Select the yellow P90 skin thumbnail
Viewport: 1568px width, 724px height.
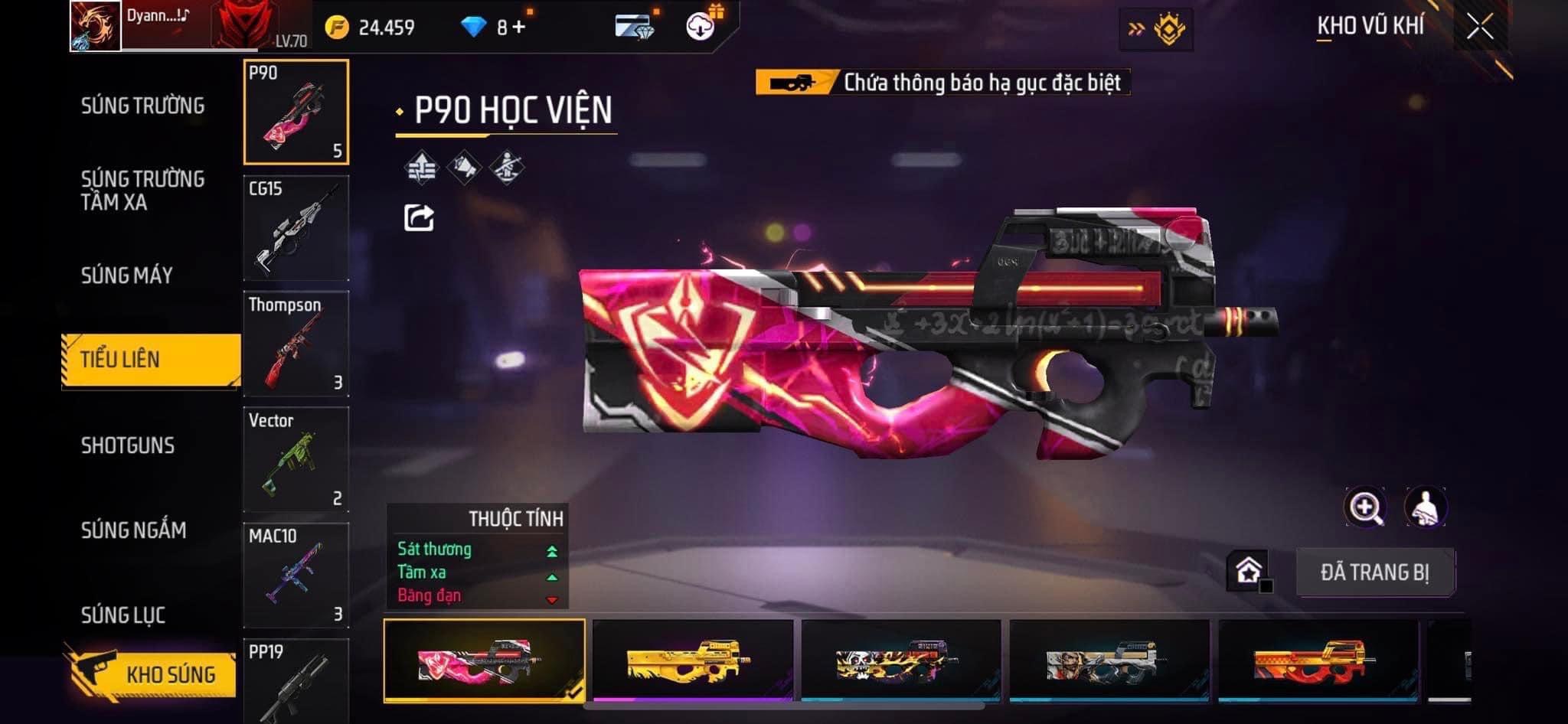click(692, 660)
